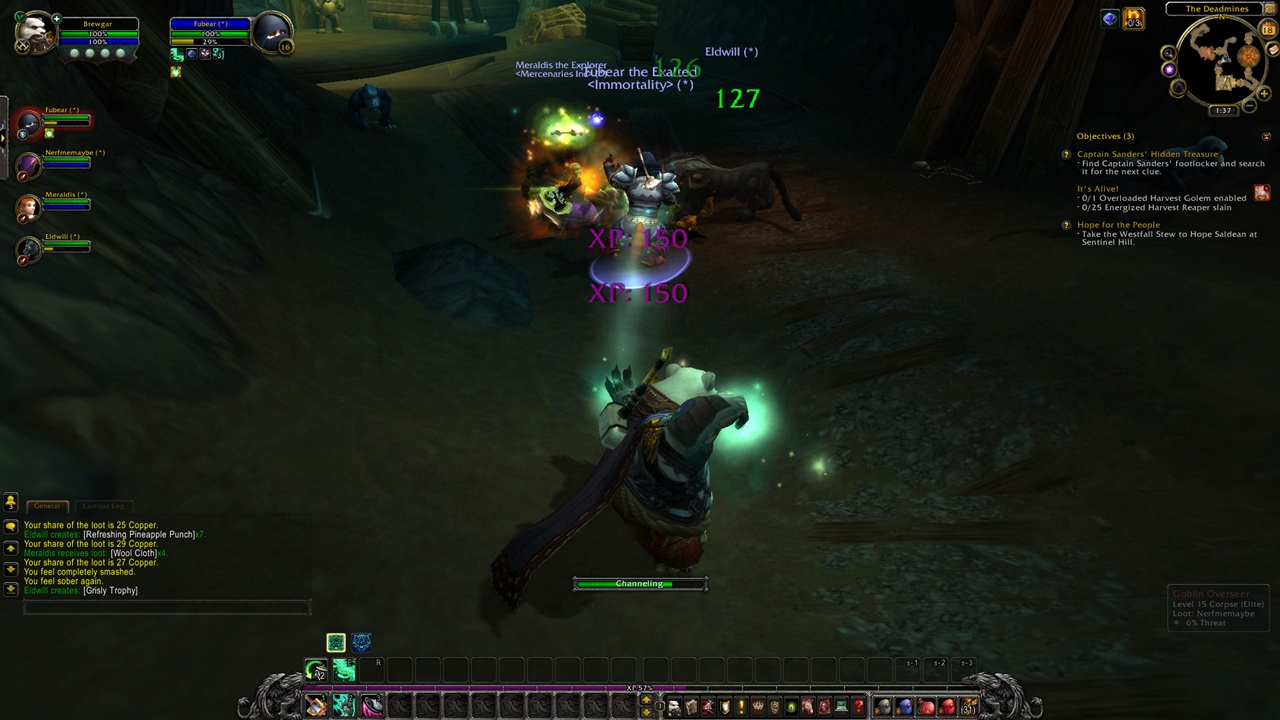Use the It's Alive! quest item
1280x720 pixels.
point(1262,192)
